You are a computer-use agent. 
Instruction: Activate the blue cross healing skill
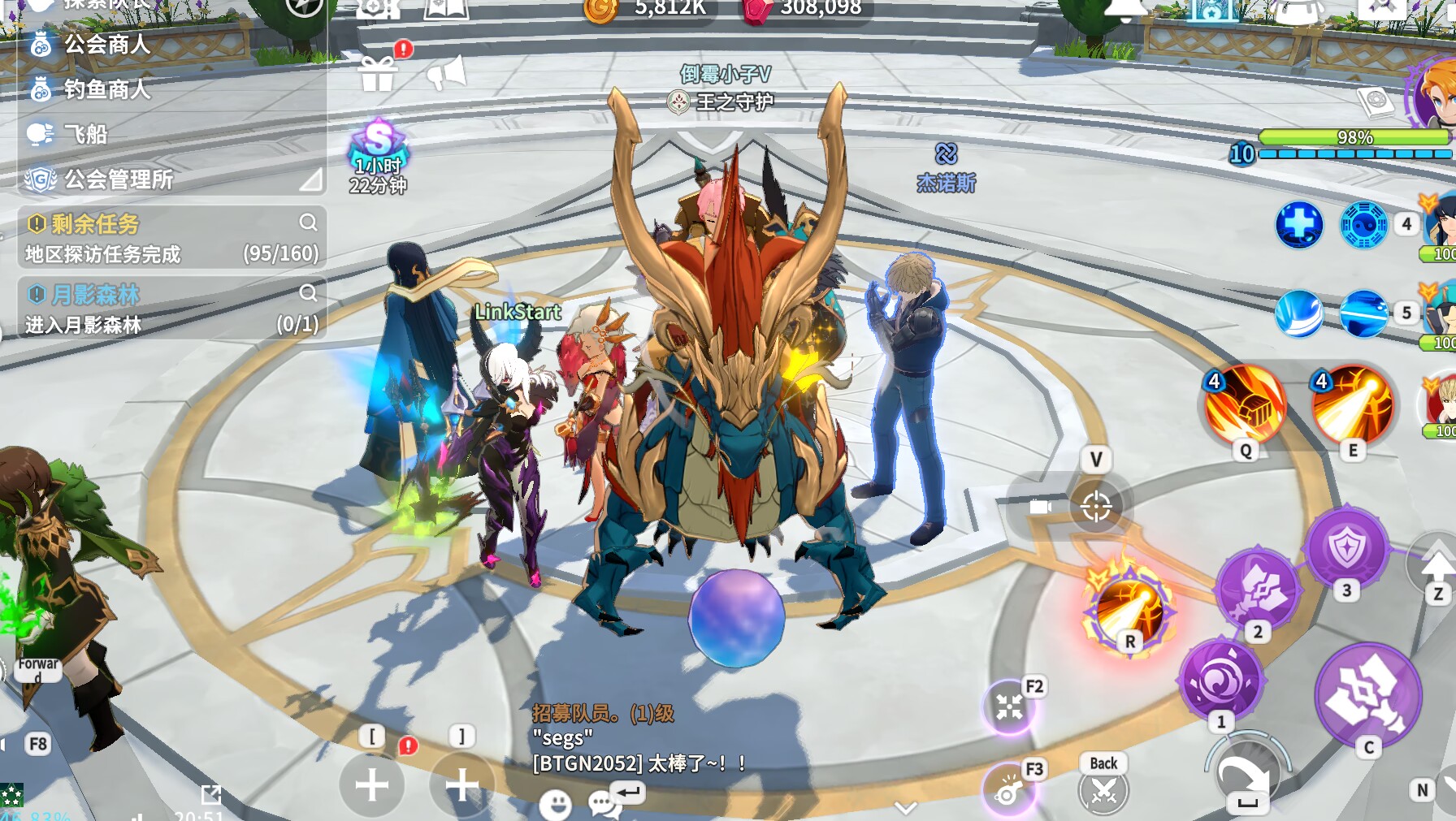tap(1298, 224)
